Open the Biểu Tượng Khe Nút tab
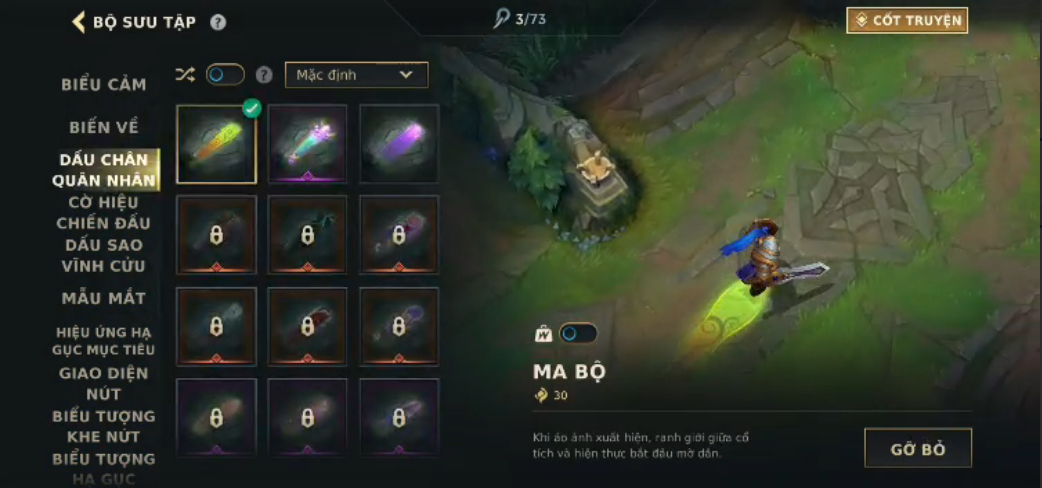This screenshot has height=488, width=1042. pos(104,426)
